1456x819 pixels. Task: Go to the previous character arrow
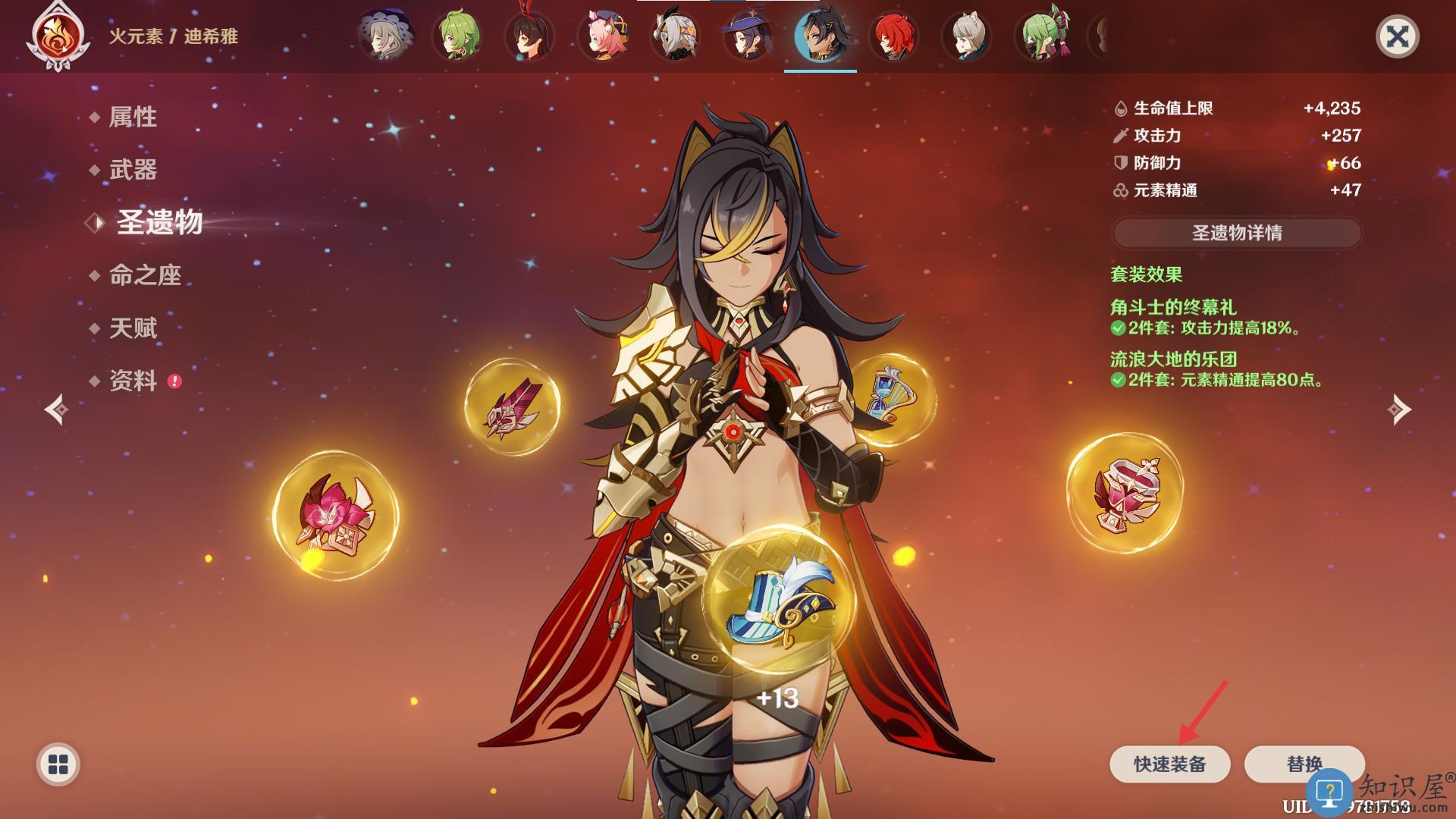[x=57, y=409]
